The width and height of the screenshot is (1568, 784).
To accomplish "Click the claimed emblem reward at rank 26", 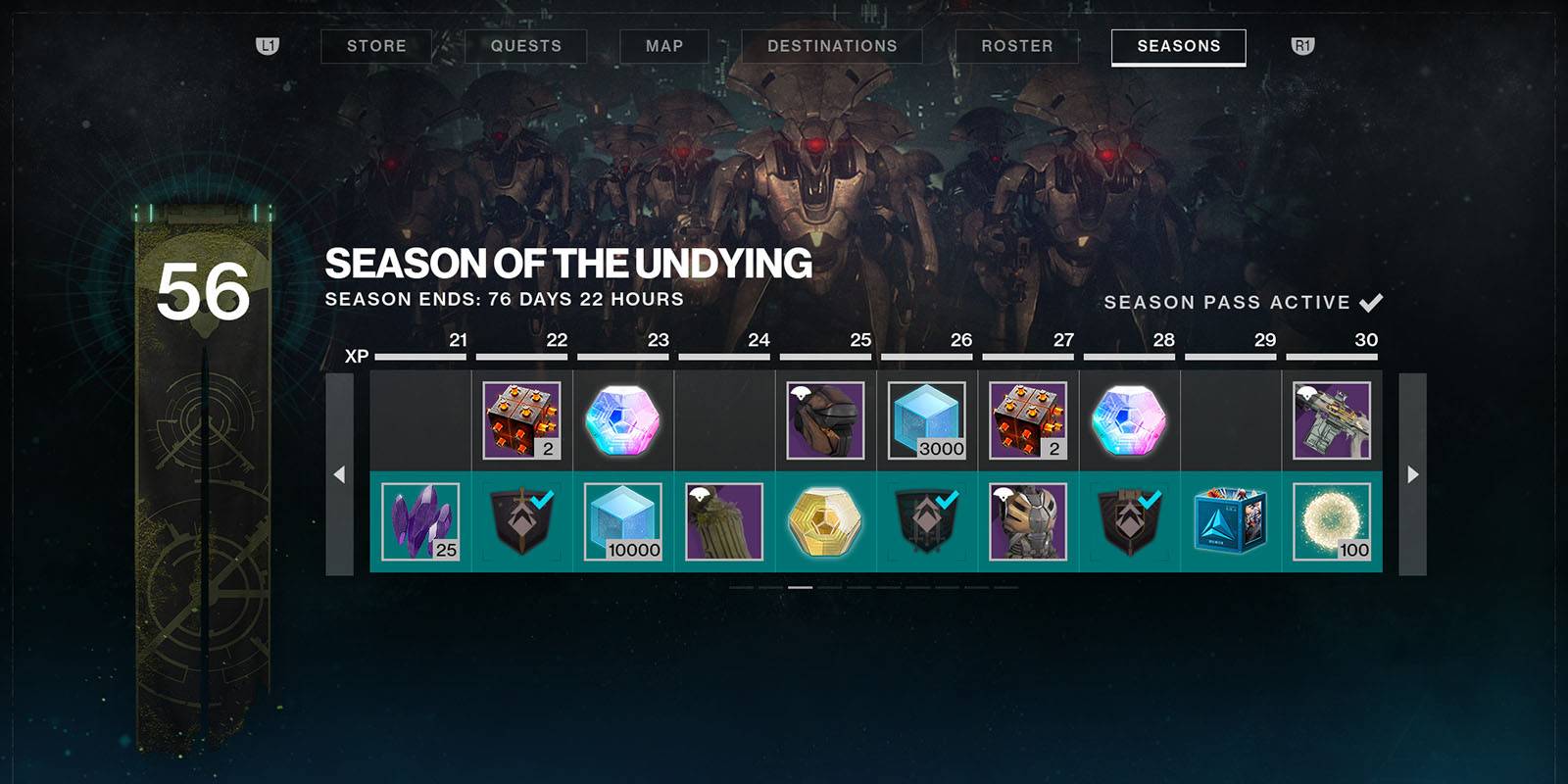I will pos(925,522).
